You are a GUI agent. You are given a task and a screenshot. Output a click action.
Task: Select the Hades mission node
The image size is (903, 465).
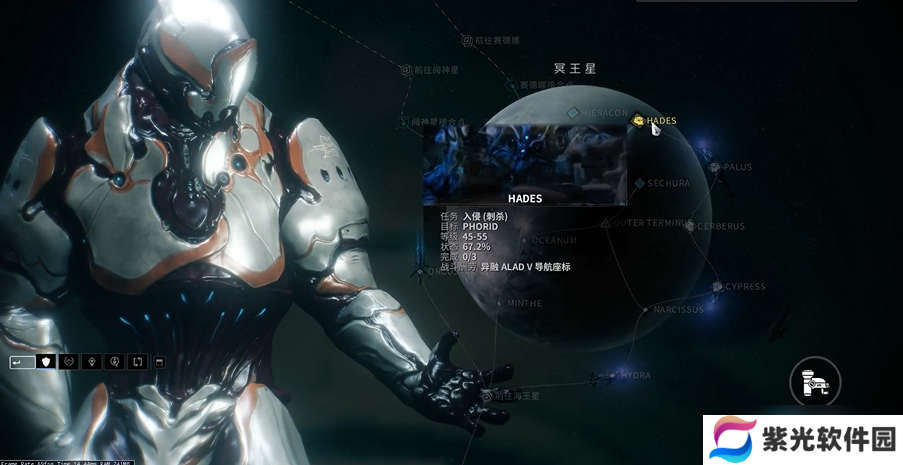click(639, 121)
